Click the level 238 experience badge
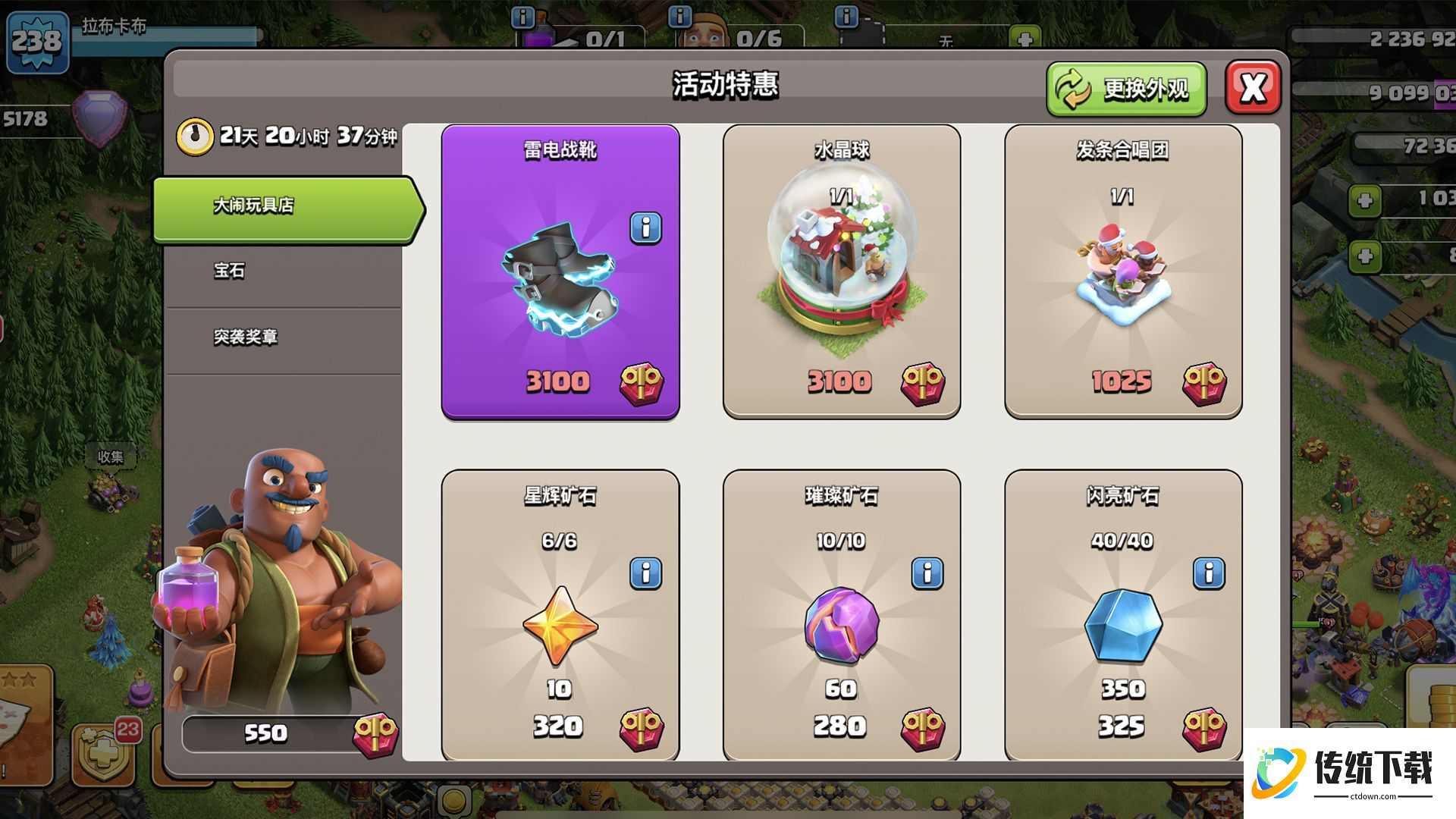The image size is (1456, 819). coord(36,41)
